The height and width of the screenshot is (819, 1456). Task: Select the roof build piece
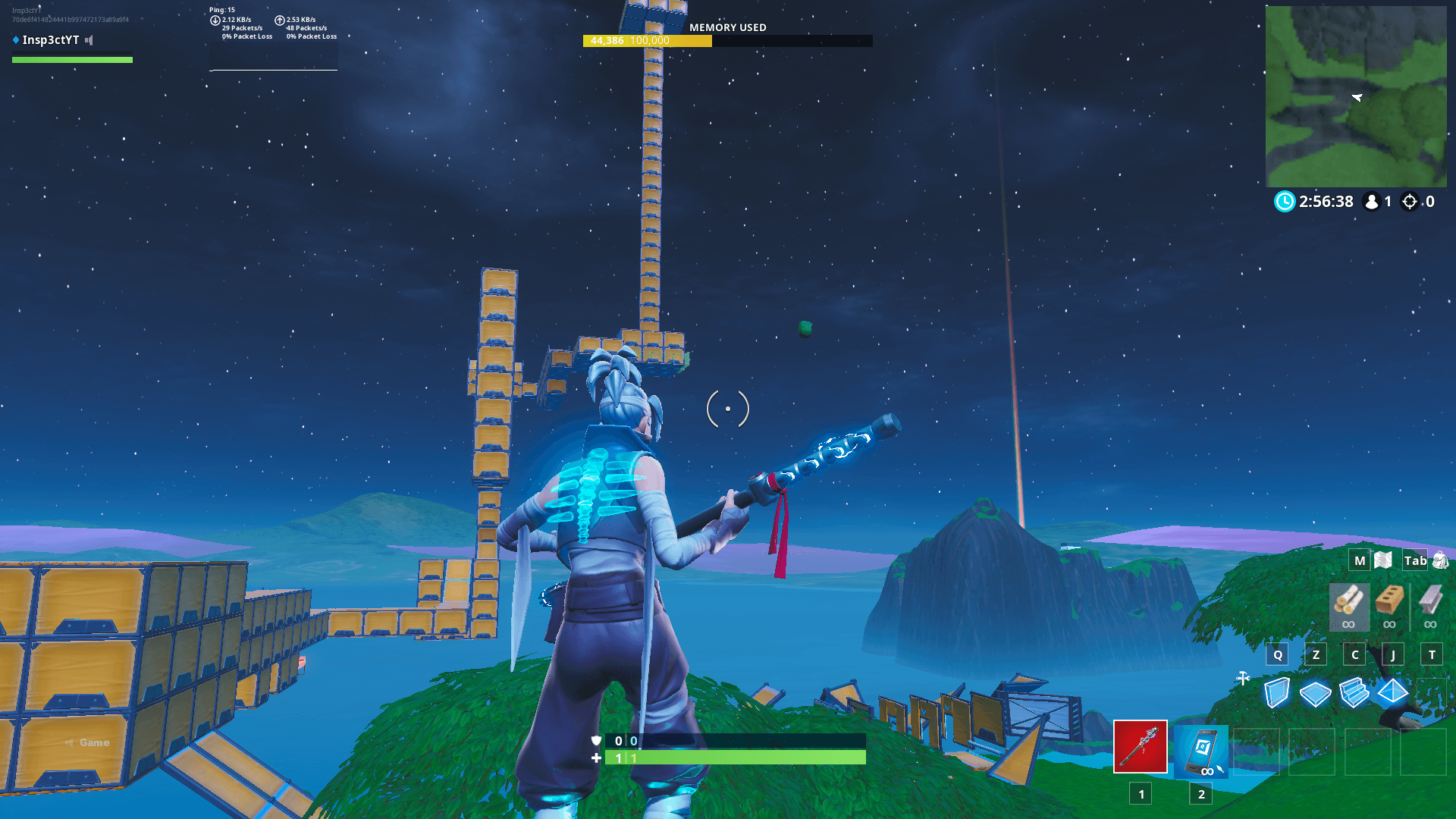click(1392, 692)
